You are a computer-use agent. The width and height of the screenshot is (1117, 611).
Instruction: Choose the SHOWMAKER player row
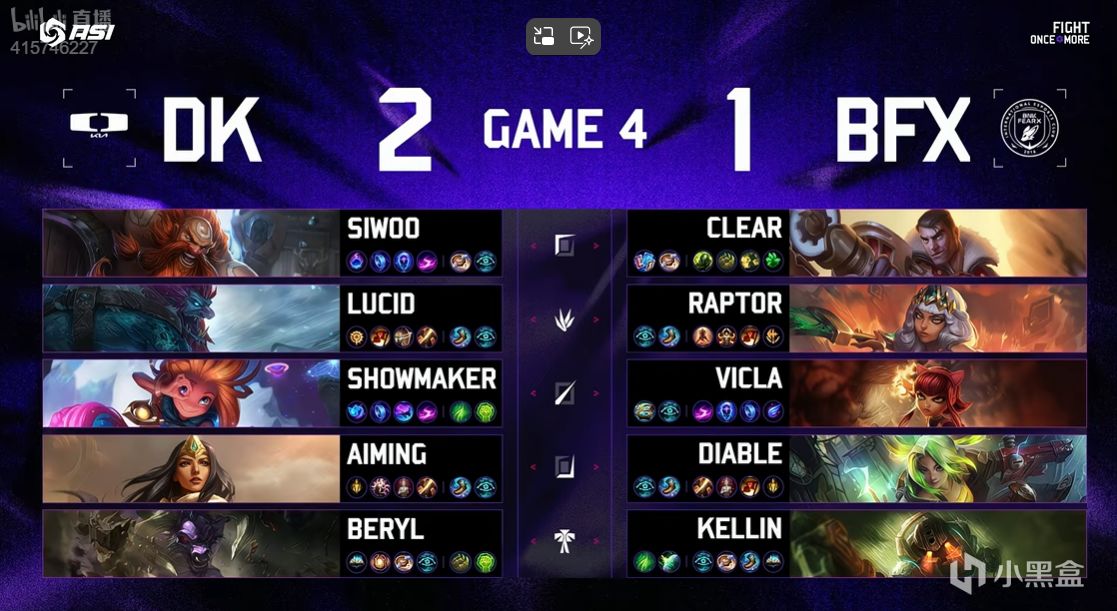pos(272,393)
